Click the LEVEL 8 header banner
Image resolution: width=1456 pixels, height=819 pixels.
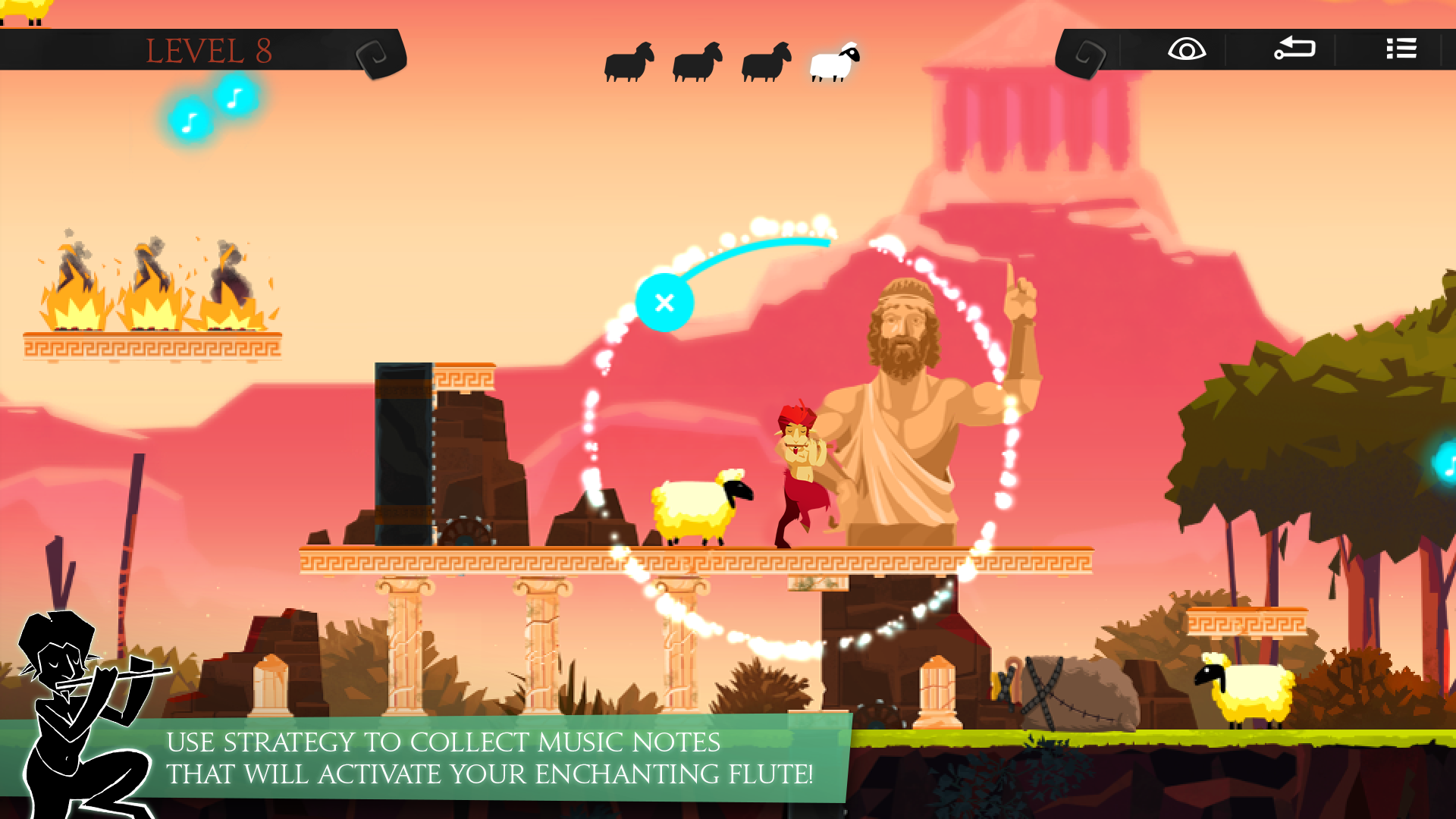[x=211, y=50]
